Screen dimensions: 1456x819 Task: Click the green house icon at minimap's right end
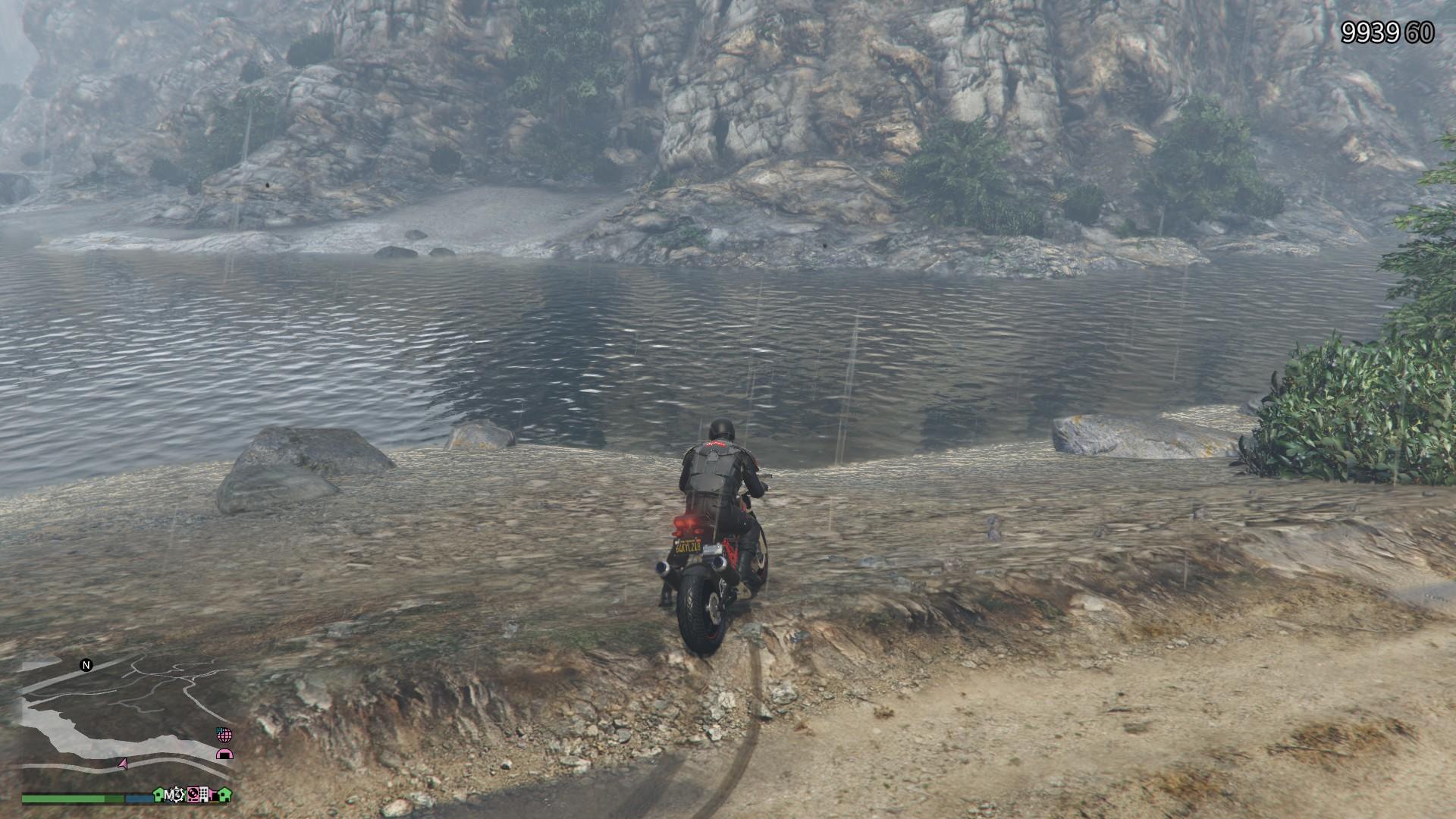pyautogui.click(x=223, y=795)
